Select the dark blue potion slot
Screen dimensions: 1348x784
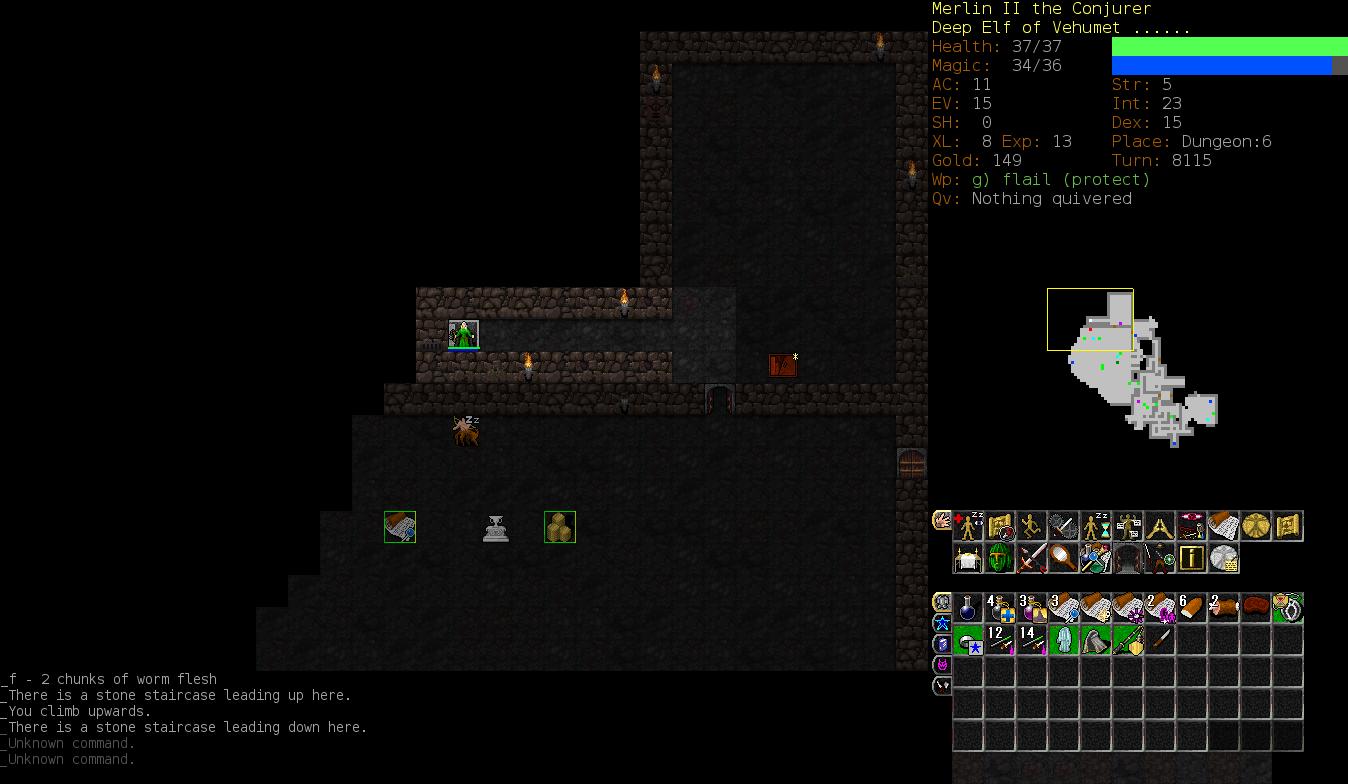[x=968, y=608]
